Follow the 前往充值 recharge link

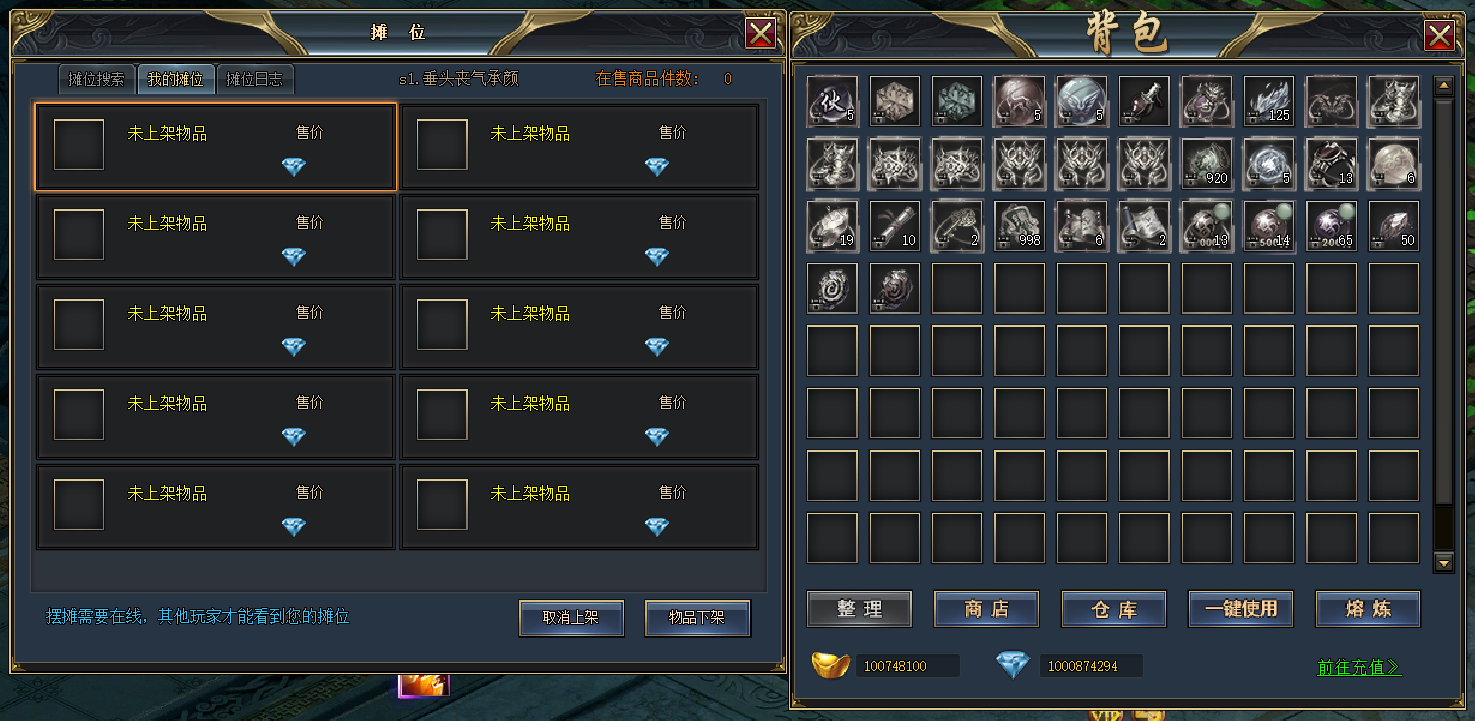tap(1359, 667)
